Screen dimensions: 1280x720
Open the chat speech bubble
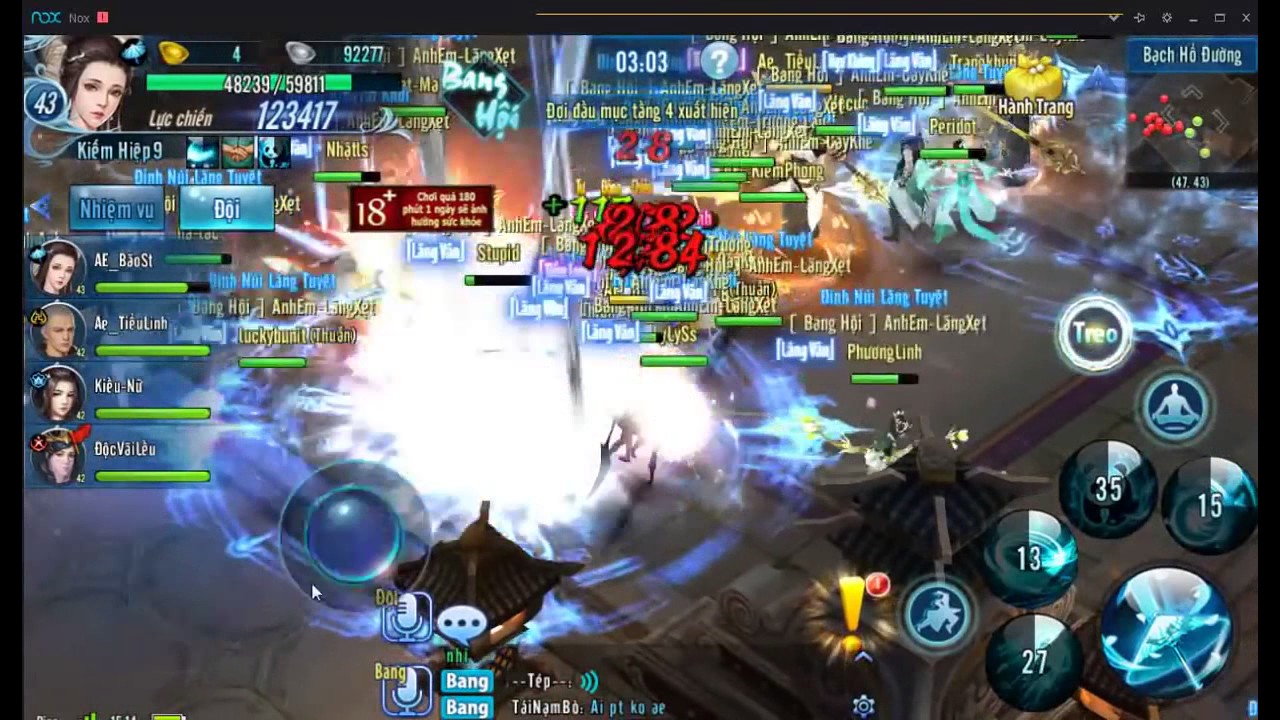coord(462,625)
